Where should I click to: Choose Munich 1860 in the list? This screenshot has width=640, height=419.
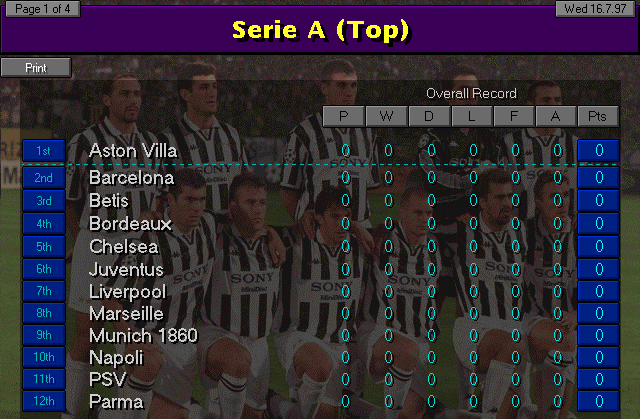pyautogui.click(x=143, y=336)
